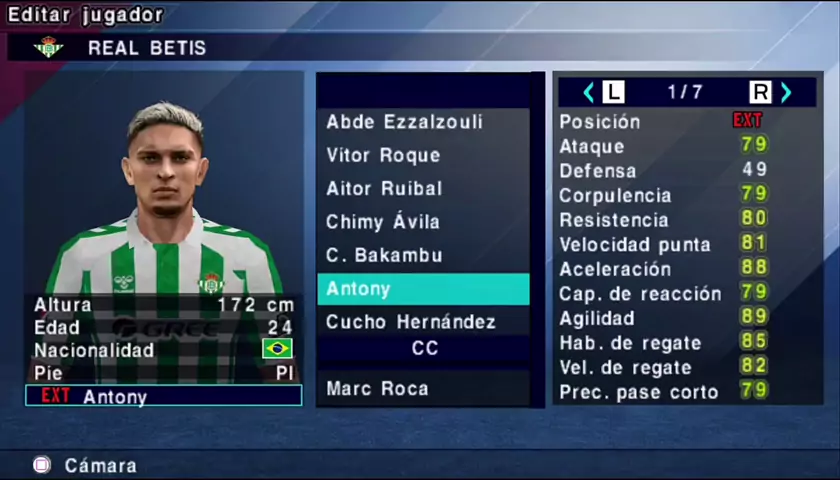The width and height of the screenshot is (840, 480).
Task: Pick Cucho Hernández in the roster
Action: click(x=411, y=322)
